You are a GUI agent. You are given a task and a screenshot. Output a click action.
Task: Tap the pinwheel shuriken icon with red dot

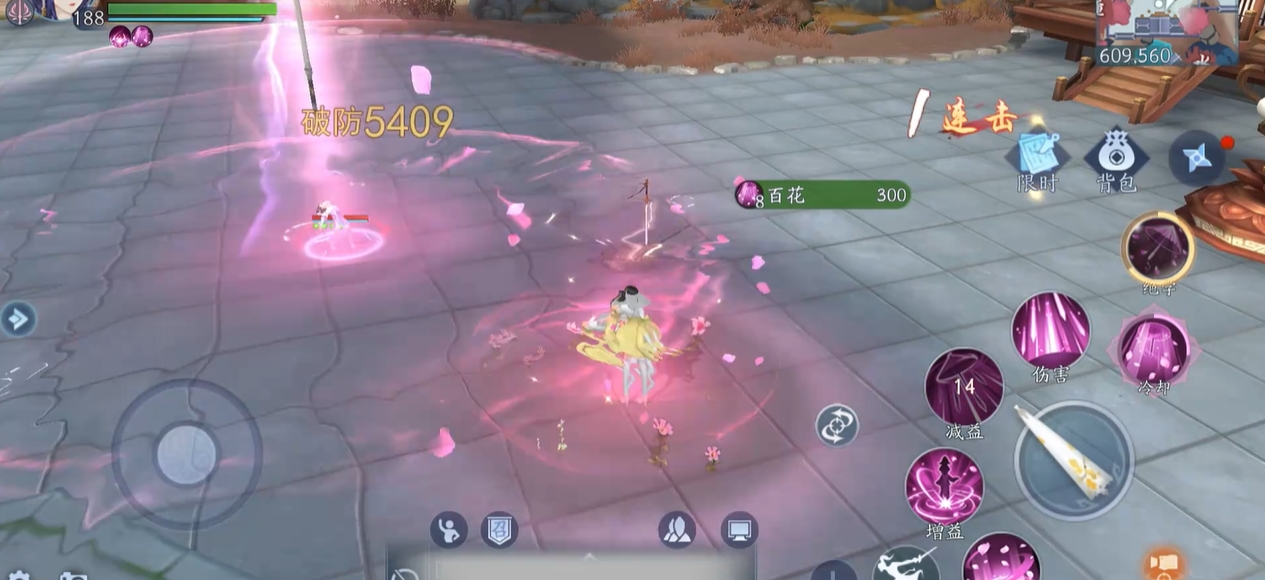(1196, 157)
